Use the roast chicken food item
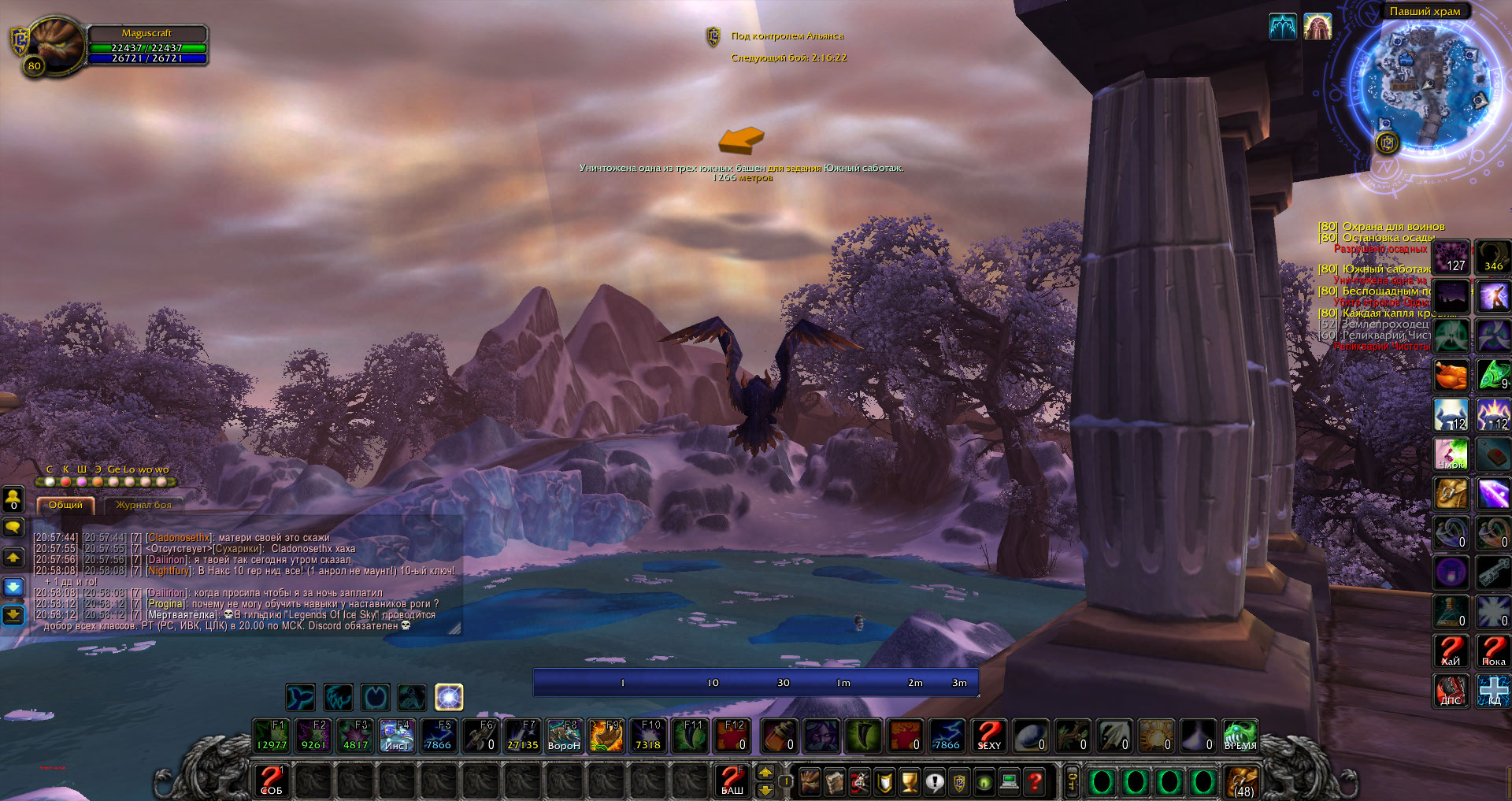 1451,376
